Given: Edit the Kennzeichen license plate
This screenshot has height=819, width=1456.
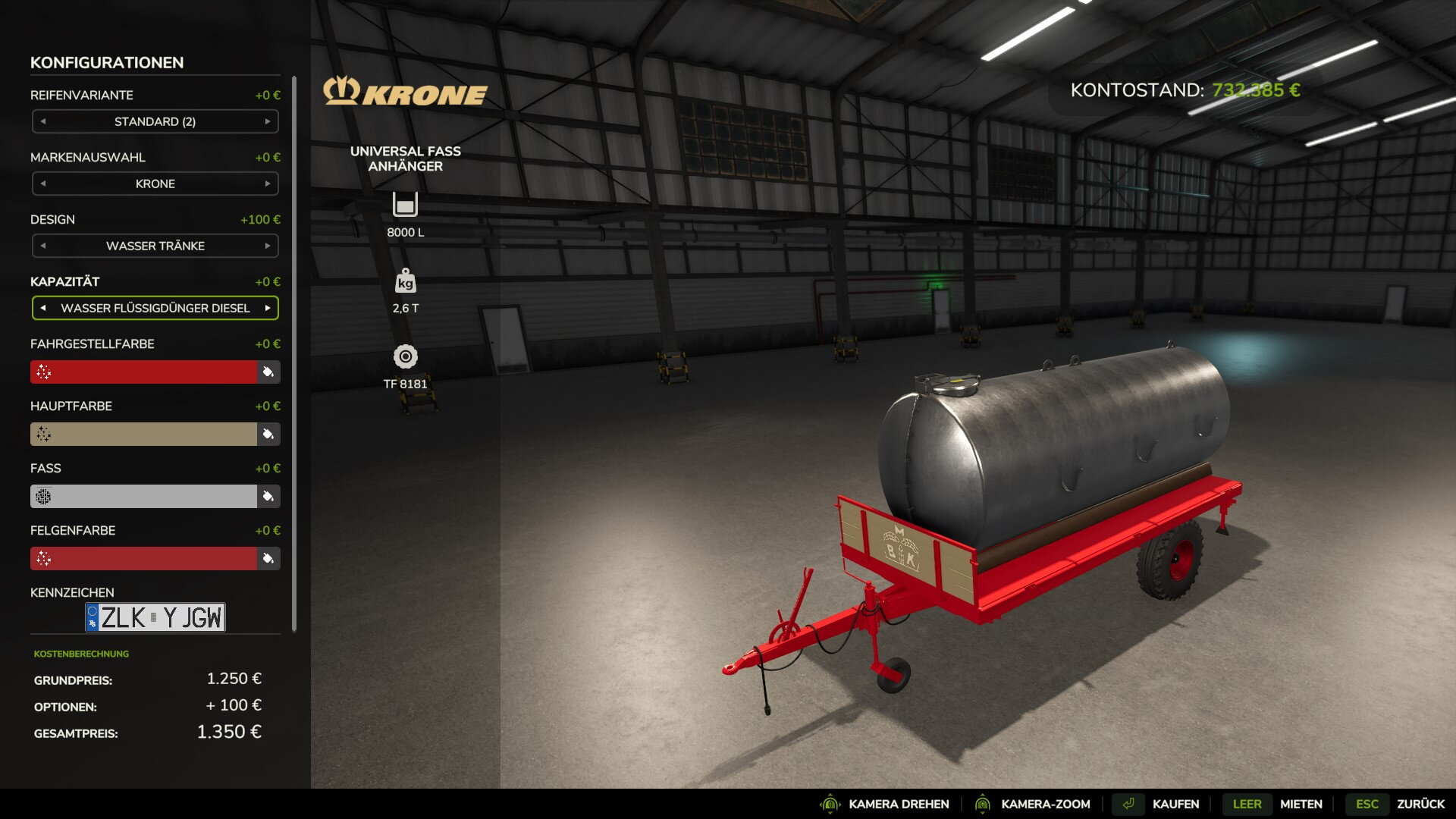Looking at the screenshot, I should coord(155,617).
